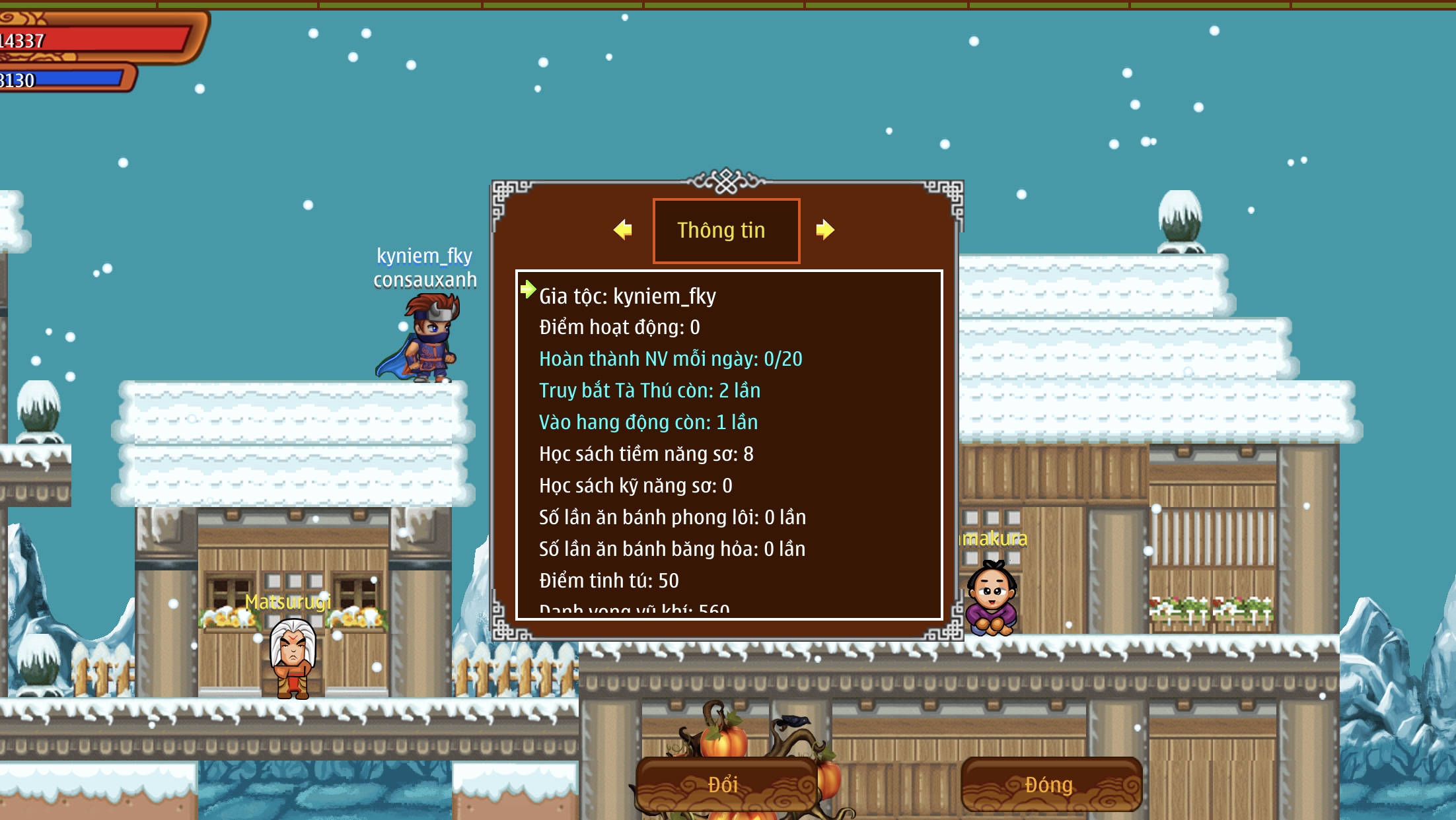Select the bánh băng hỏa row

click(672, 549)
